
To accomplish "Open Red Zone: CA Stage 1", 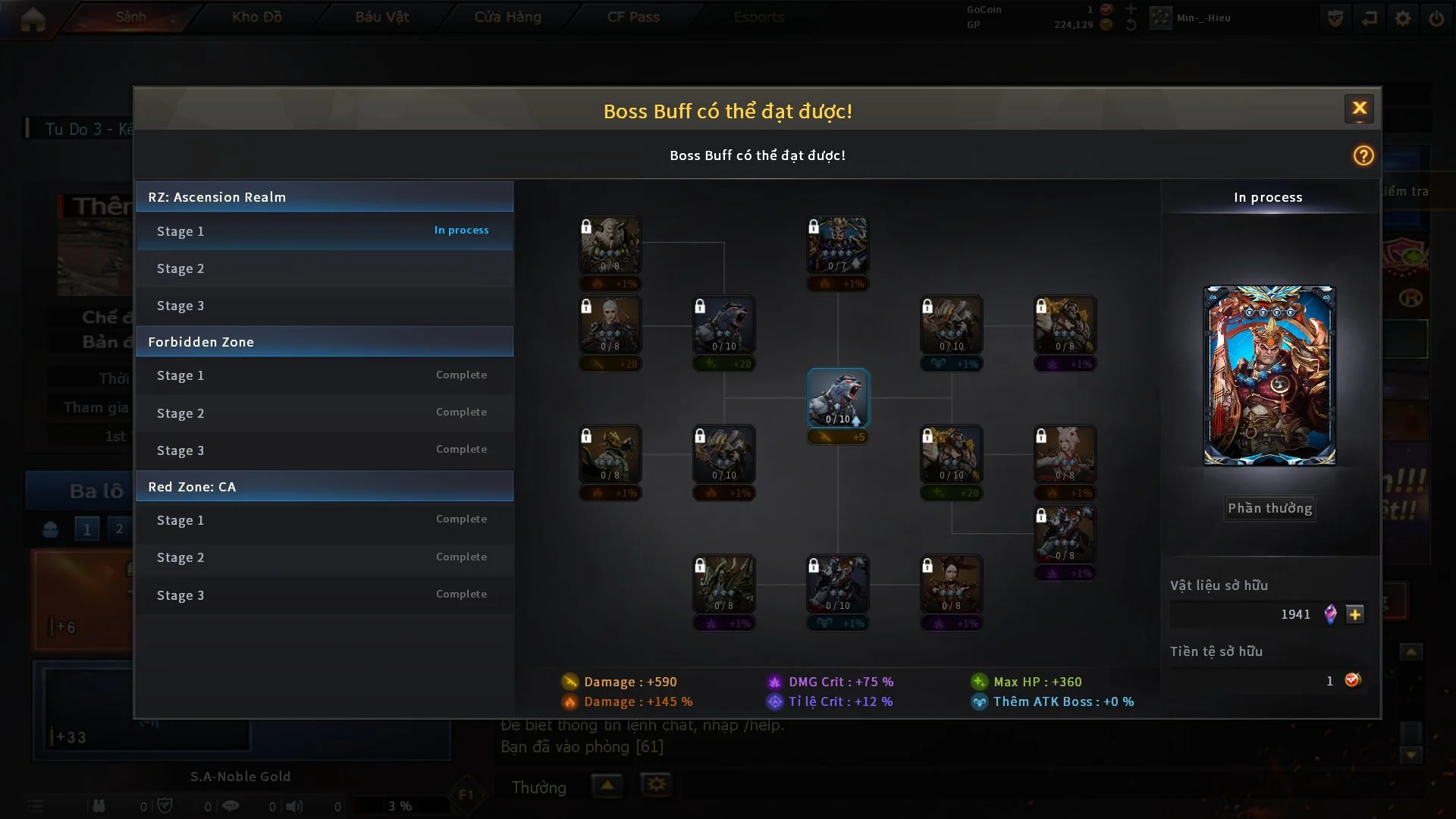I will point(325,520).
